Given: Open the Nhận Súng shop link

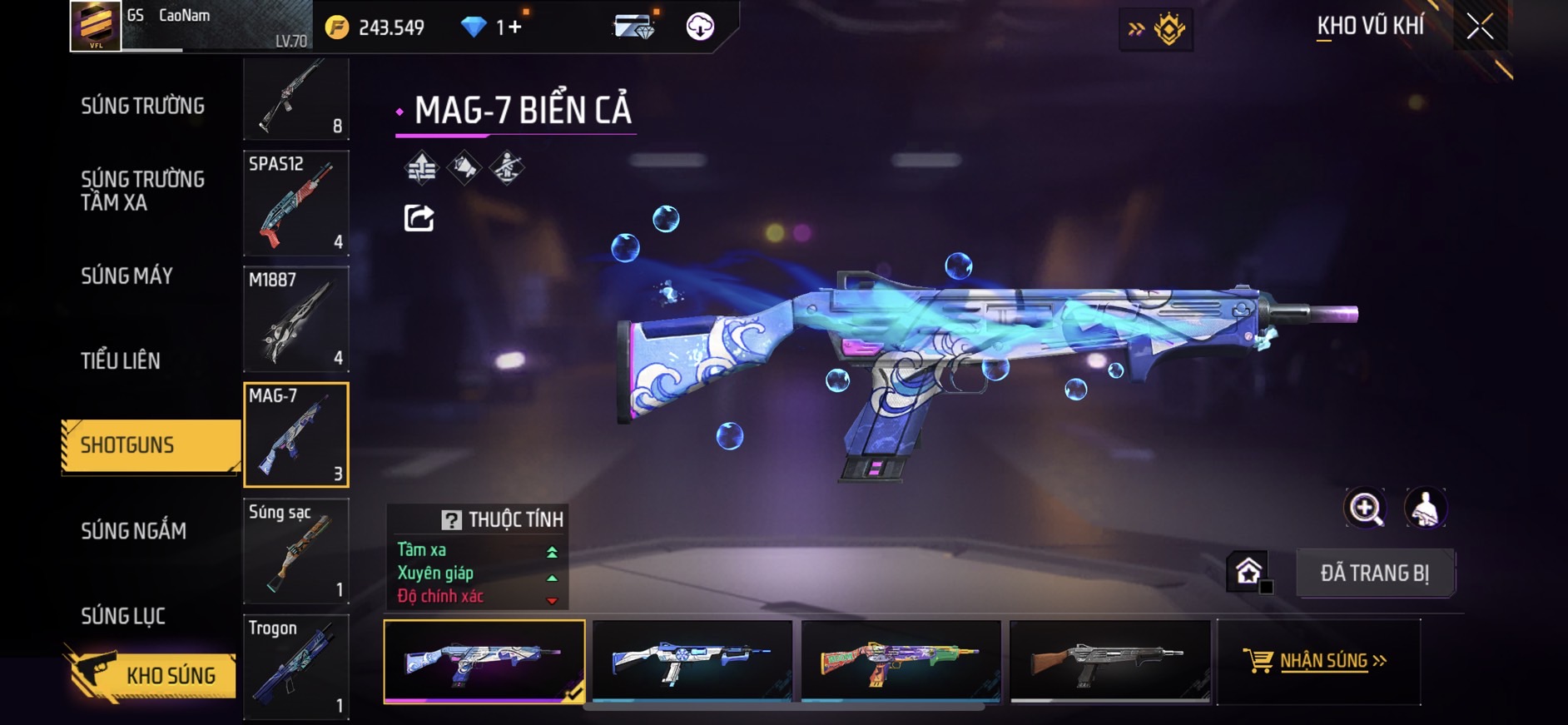Looking at the screenshot, I should [1319, 661].
